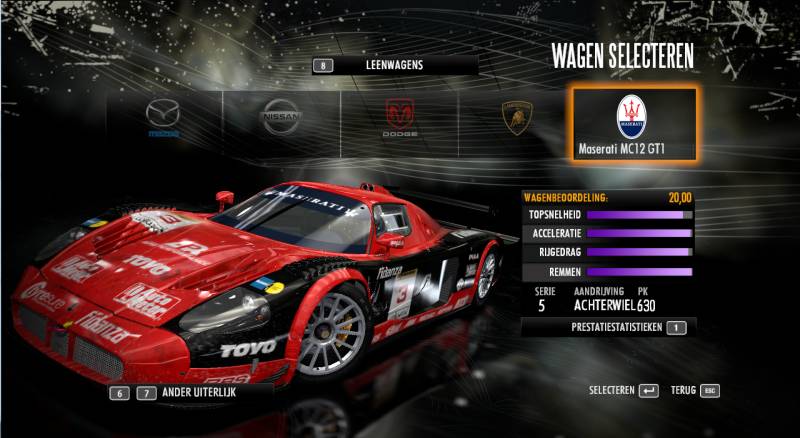This screenshot has width=800, height=438.
Task: Open the Leenwagens category
Action: point(394,65)
